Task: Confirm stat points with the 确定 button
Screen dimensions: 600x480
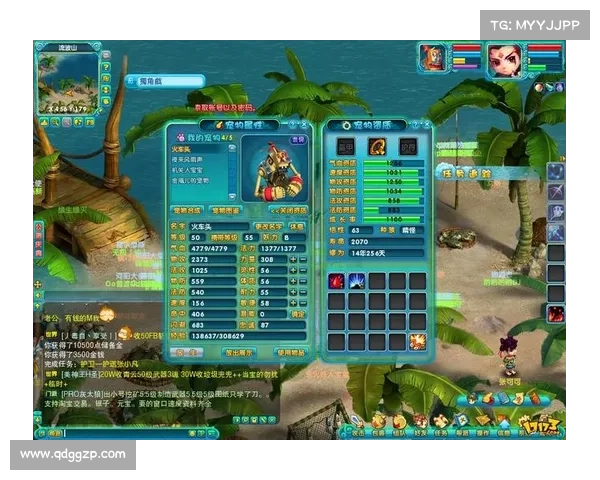Action: [x=298, y=314]
